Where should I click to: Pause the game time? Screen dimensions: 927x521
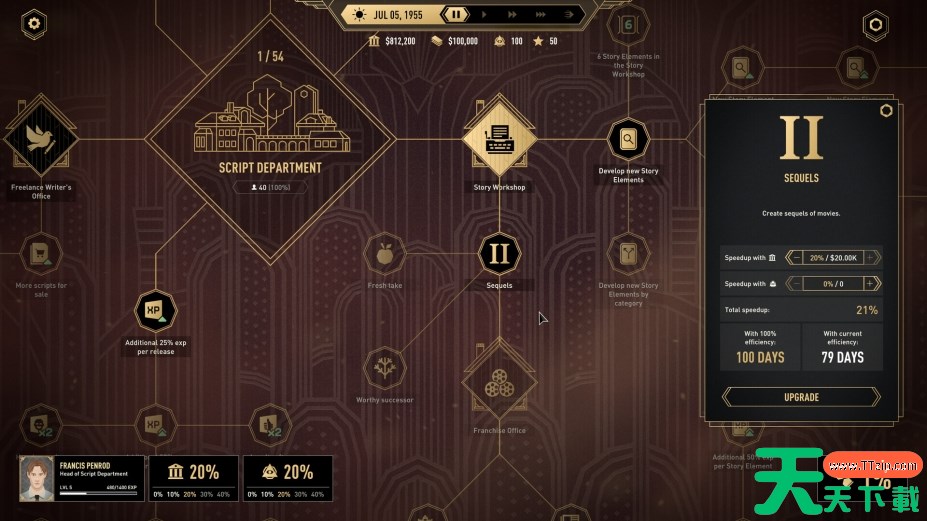coord(456,15)
